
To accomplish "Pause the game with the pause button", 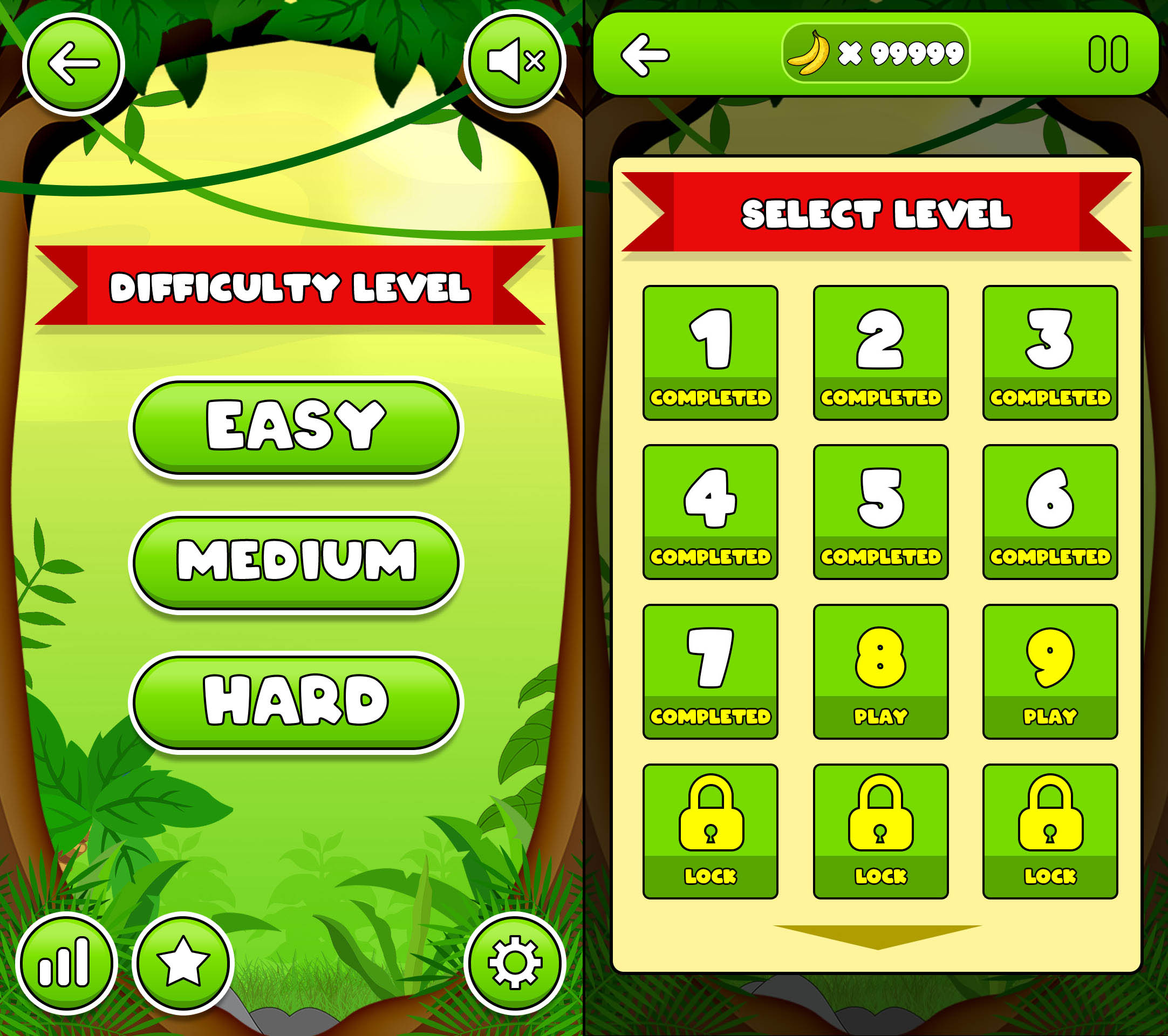I will click(x=1108, y=55).
